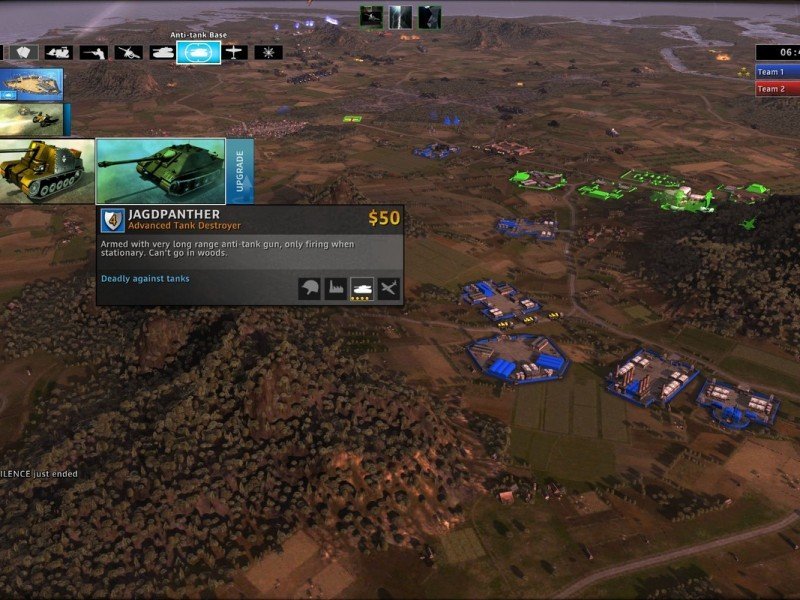The height and width of the screenshot is (600, 800).
Task: Select the island map thumbnail
Action: (32, 84)
